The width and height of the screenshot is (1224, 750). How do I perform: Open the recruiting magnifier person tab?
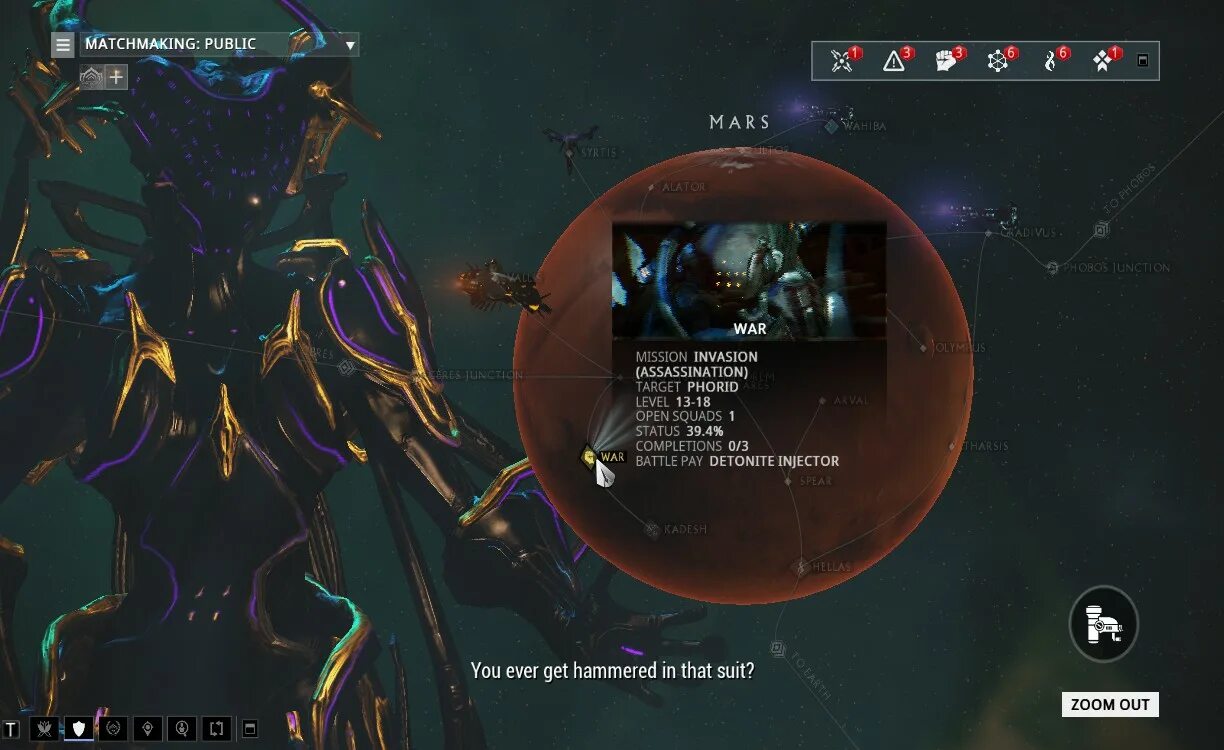point(182,728)
